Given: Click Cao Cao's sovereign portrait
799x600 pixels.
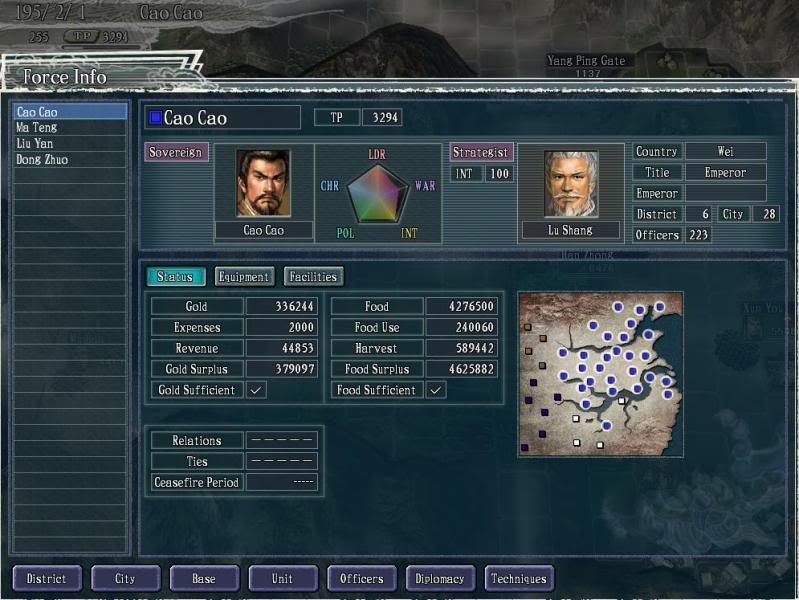Looking at the screenshot, I should click(263, 183).
